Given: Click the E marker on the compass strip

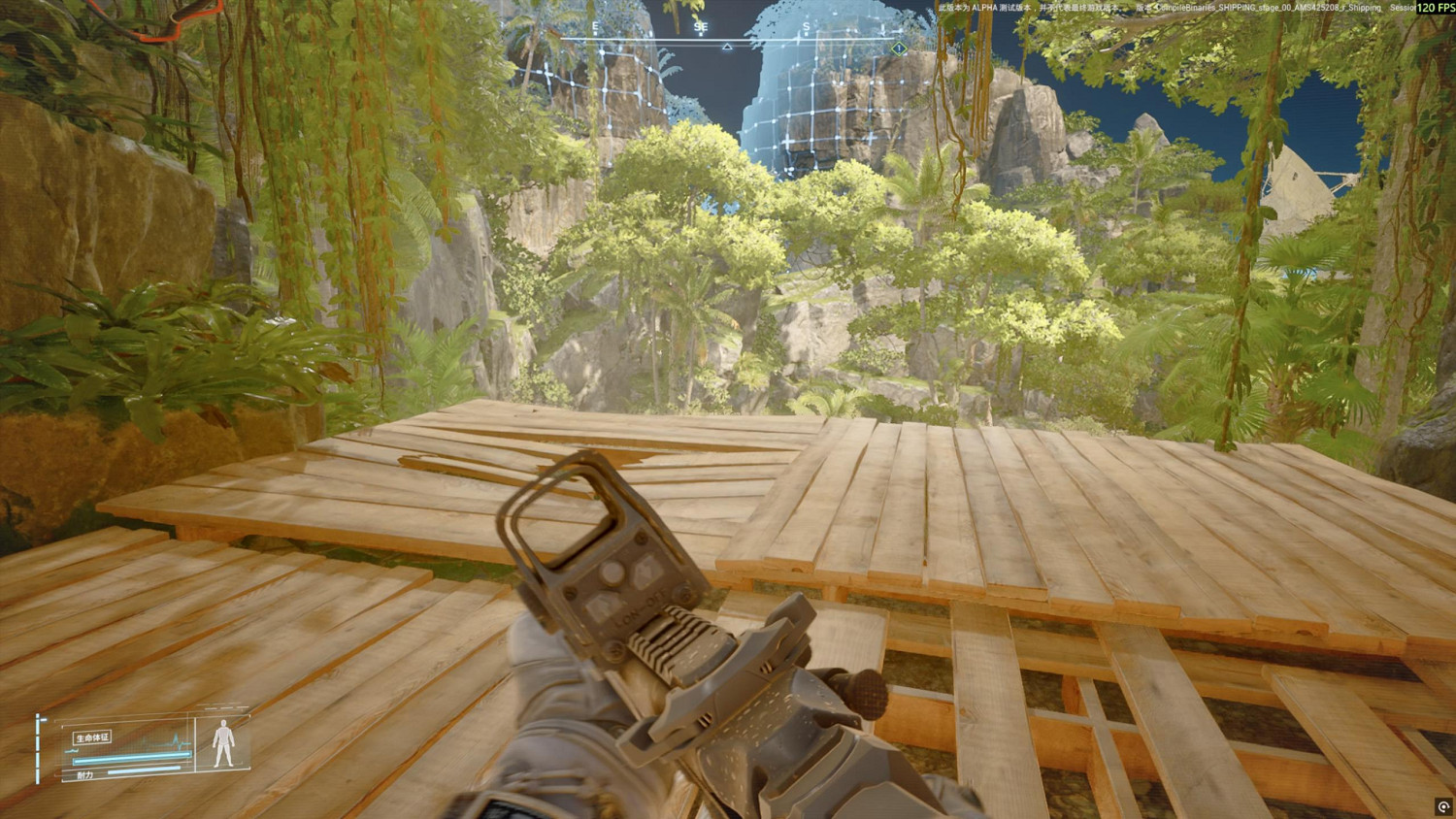Looking at the screenshot, I should coord(595,26).
